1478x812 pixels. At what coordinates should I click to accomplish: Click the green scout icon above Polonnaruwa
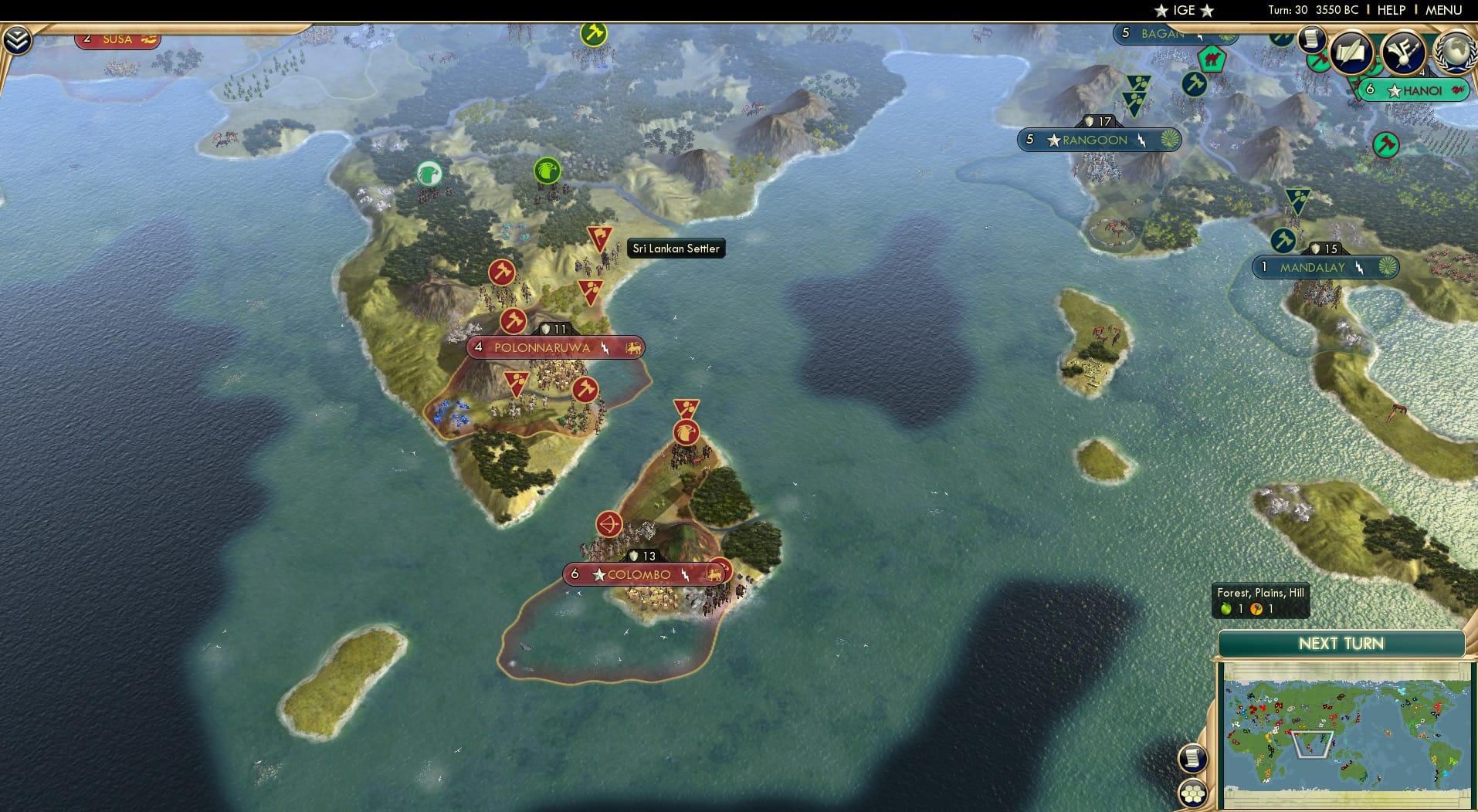[548, 171]
